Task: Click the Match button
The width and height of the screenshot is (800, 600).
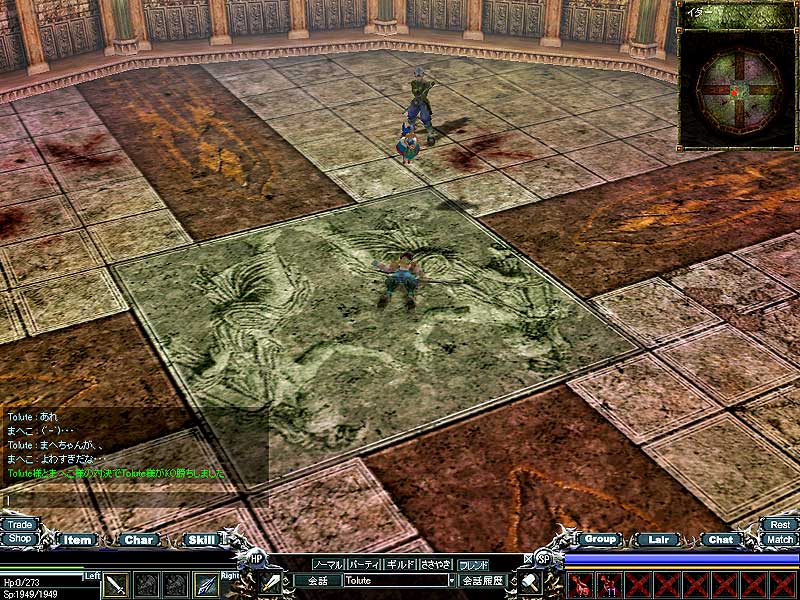Action: pos(780,539)
